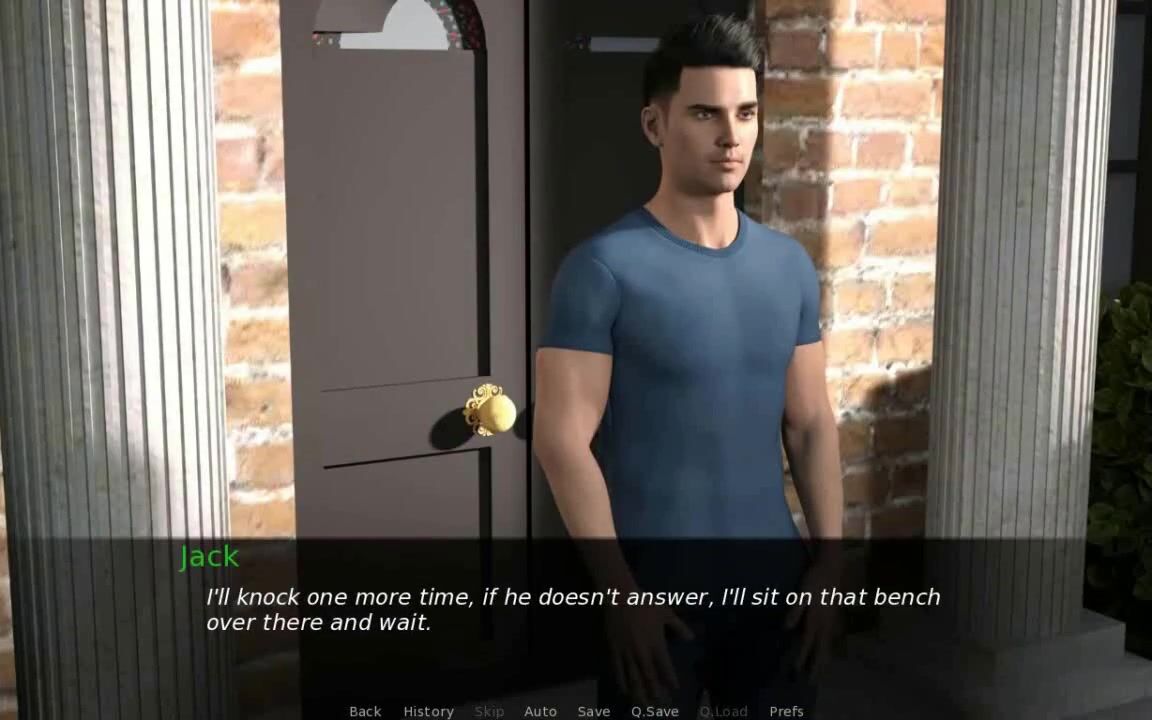The height and width of the screenshot is (720, 1152).
Task: Quick save with Q.Save
Action: point(654,711)
